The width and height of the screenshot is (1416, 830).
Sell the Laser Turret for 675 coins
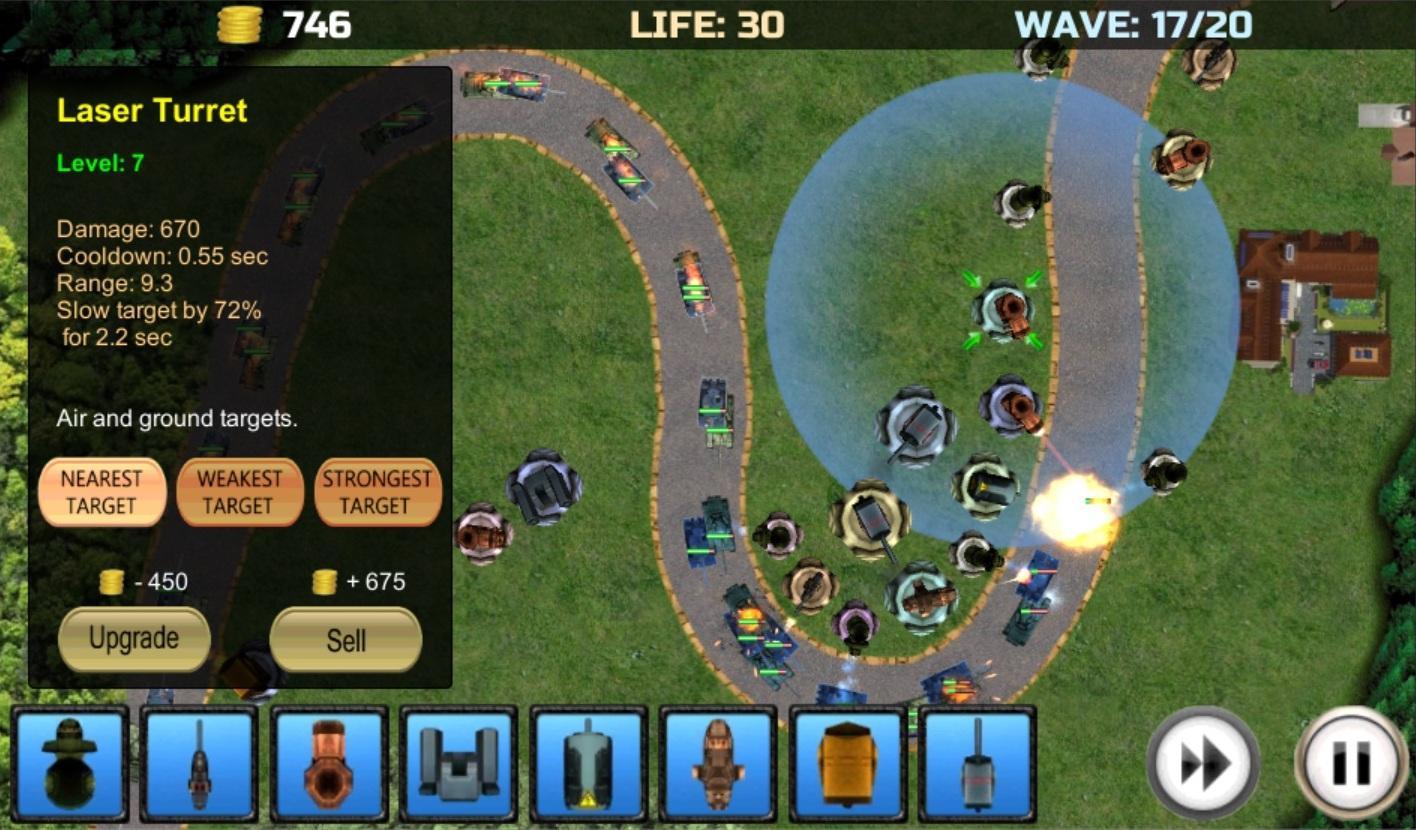tap(345, 639)
